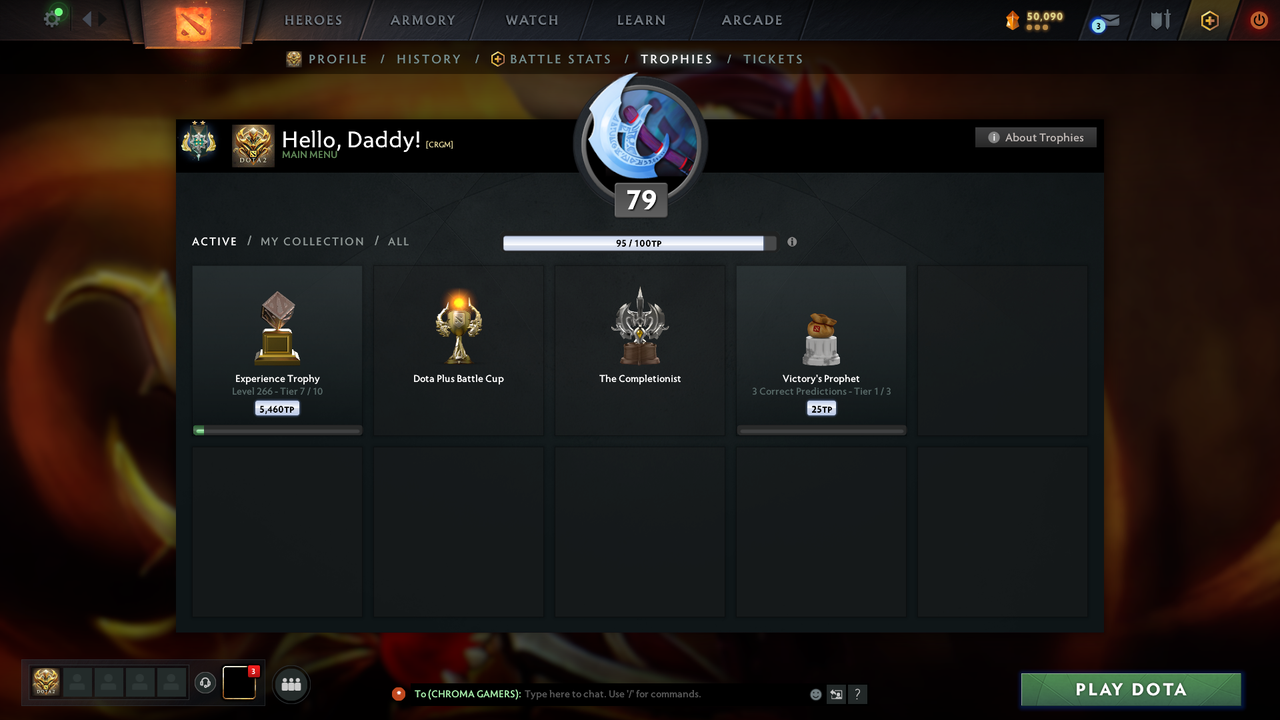
Task: Click the chat channel switch icon
Action: click(836, 693)
